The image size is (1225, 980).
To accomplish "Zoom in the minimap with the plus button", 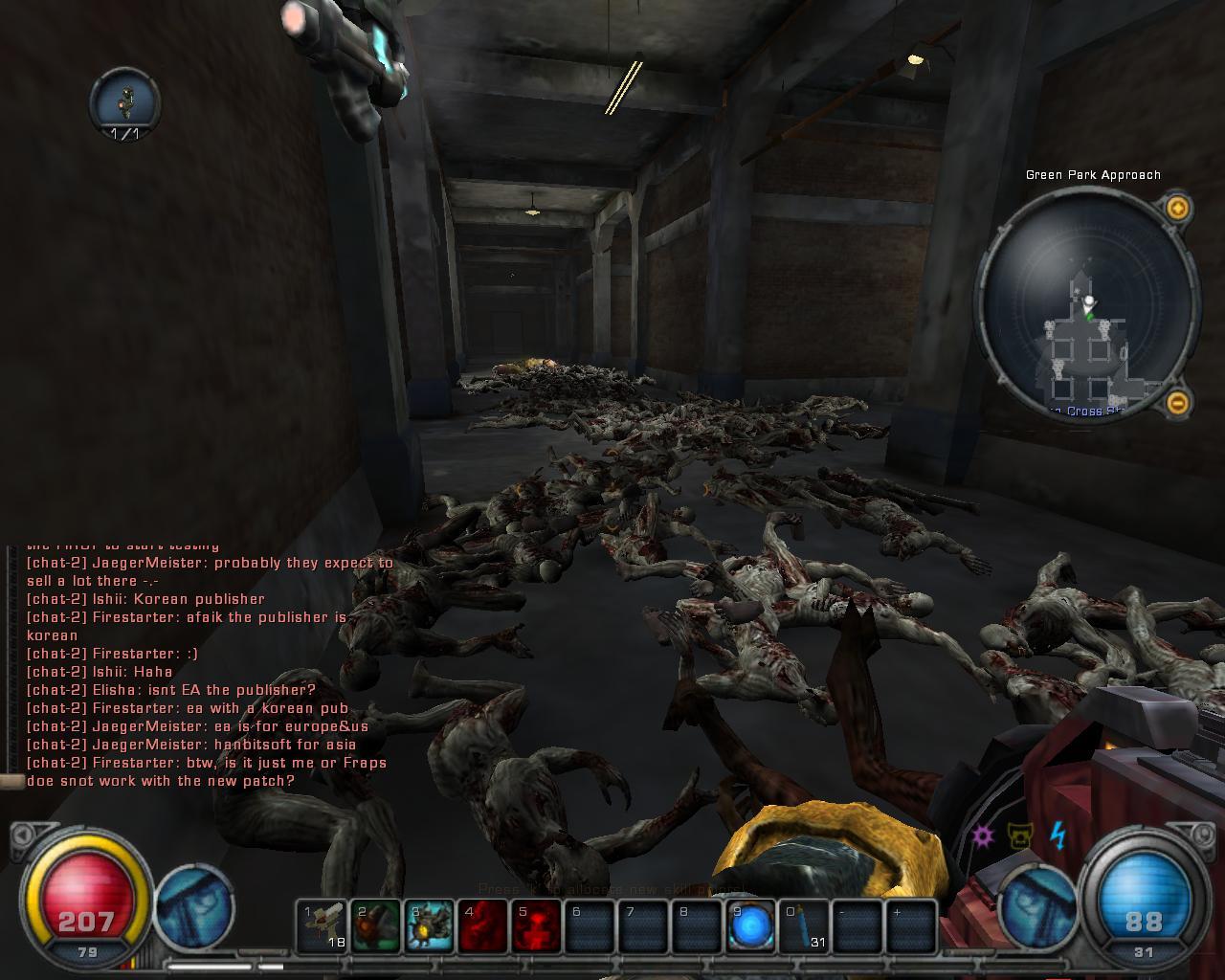I will pyautogui.click(x=1178, y=208).
